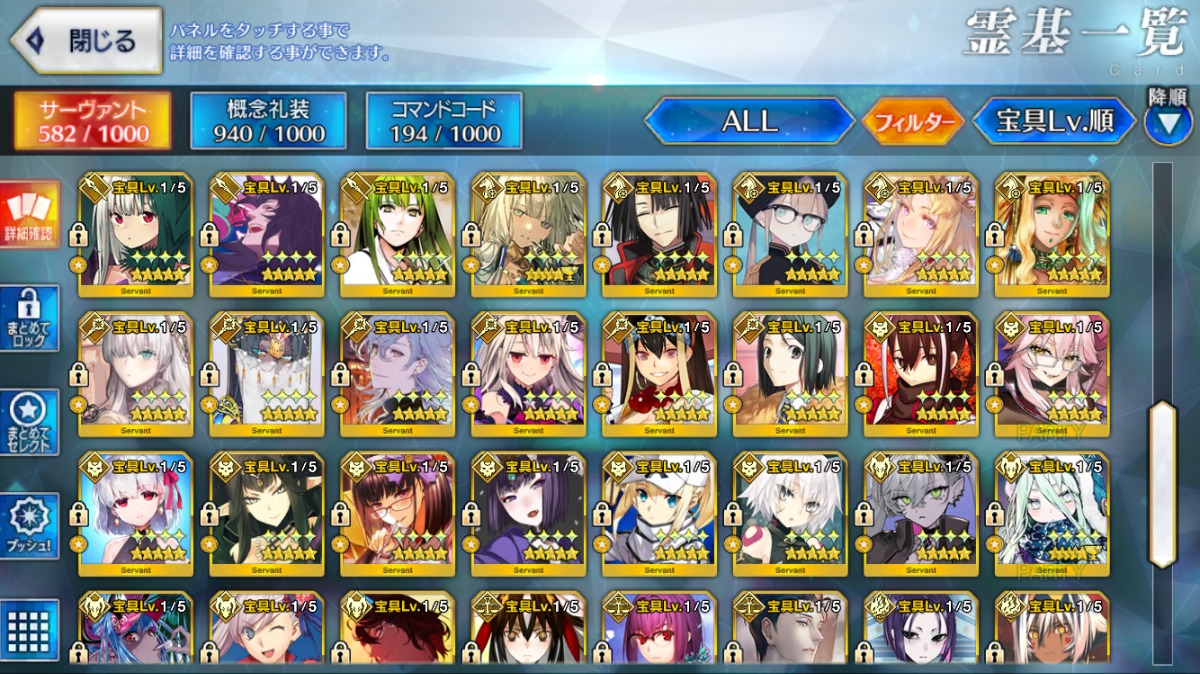
Task: Tap the 詳細確認 card-detail button
Action: [29, 216]
